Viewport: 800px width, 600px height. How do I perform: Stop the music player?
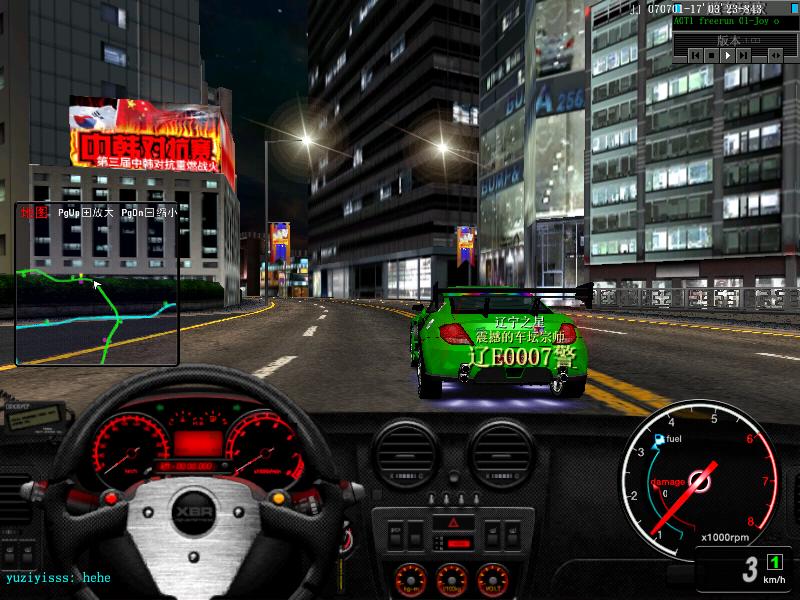tap(710, 56)
